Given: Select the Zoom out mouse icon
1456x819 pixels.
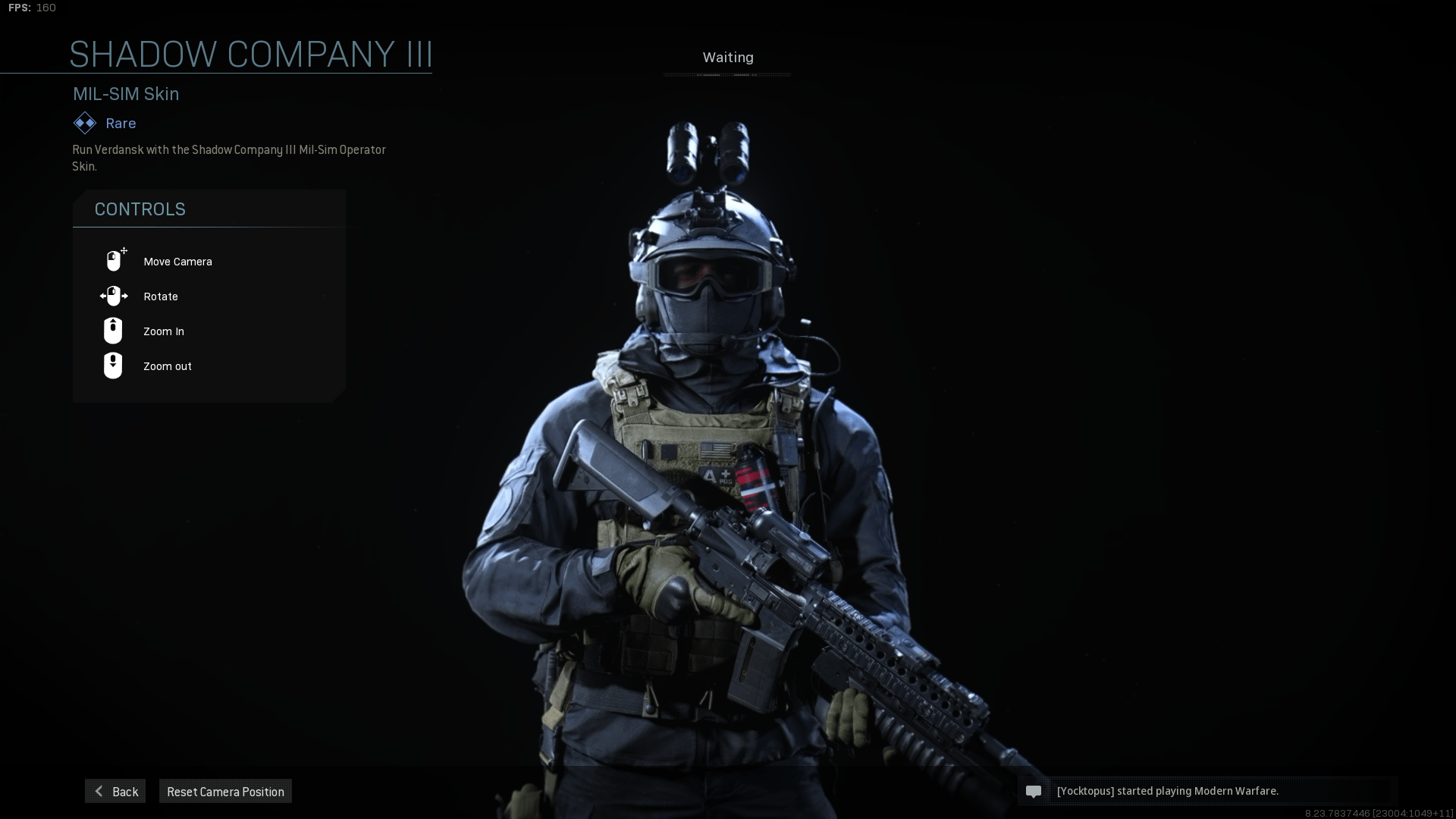Looking at the screenshot, I should pyautogui.click(x=112, y=366).
